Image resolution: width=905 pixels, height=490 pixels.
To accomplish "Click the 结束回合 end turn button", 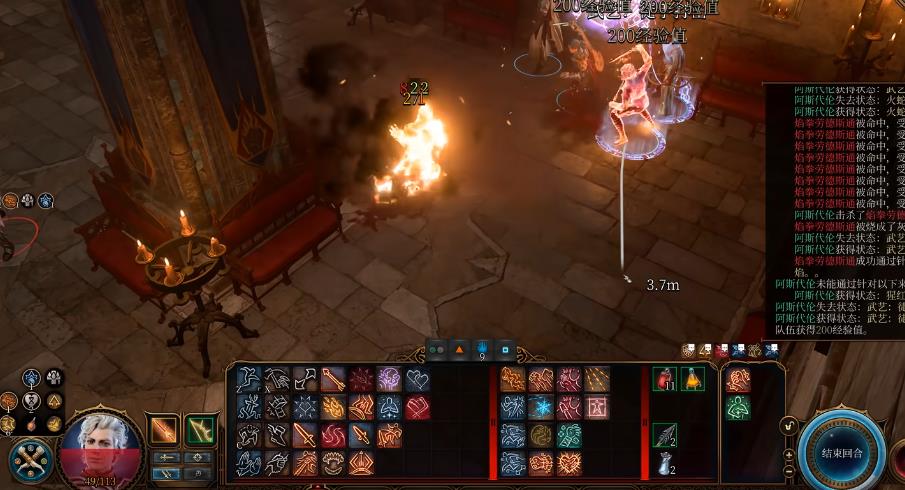I will 841,452.
